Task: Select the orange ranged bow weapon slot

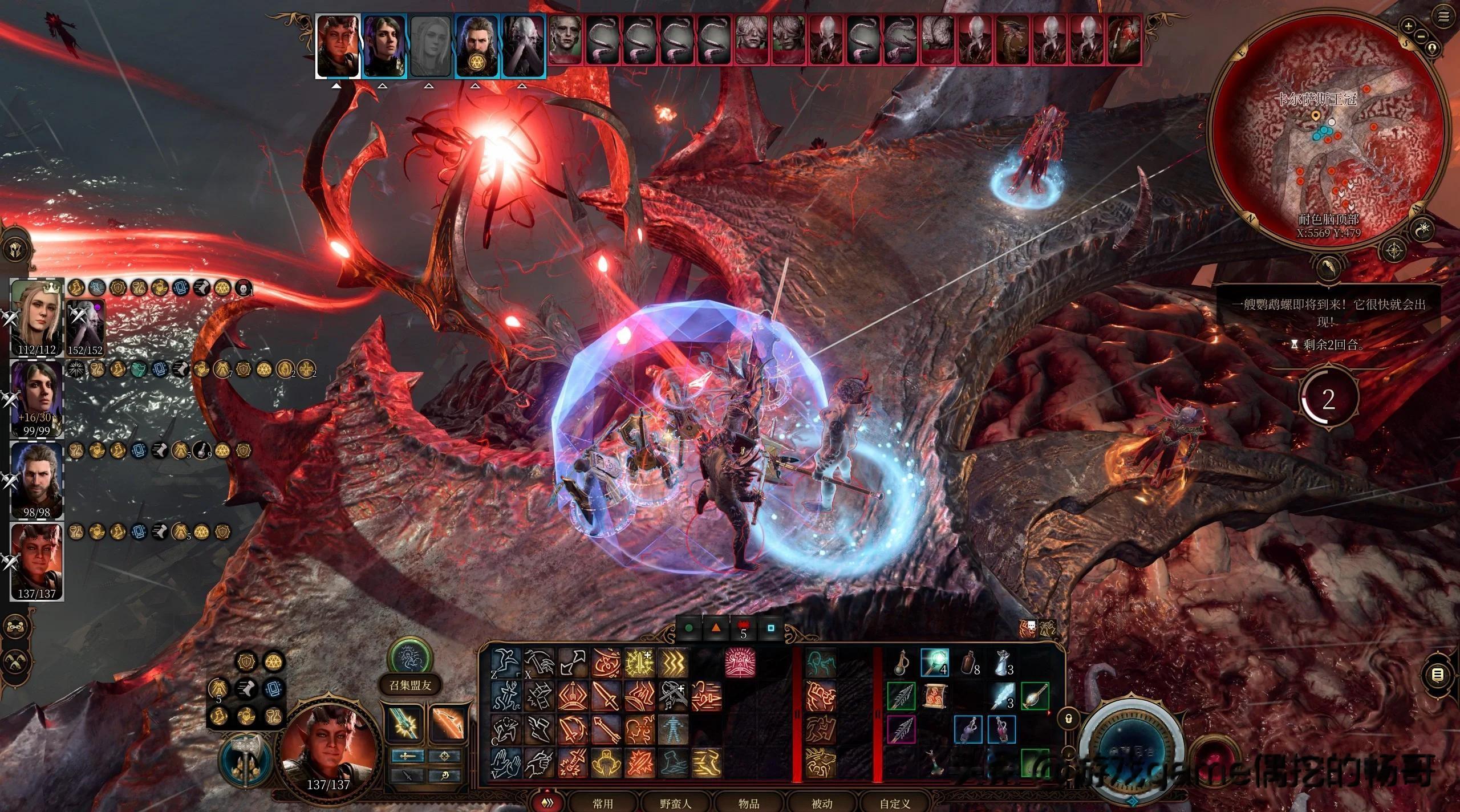Action: click(x=448, y=724)
